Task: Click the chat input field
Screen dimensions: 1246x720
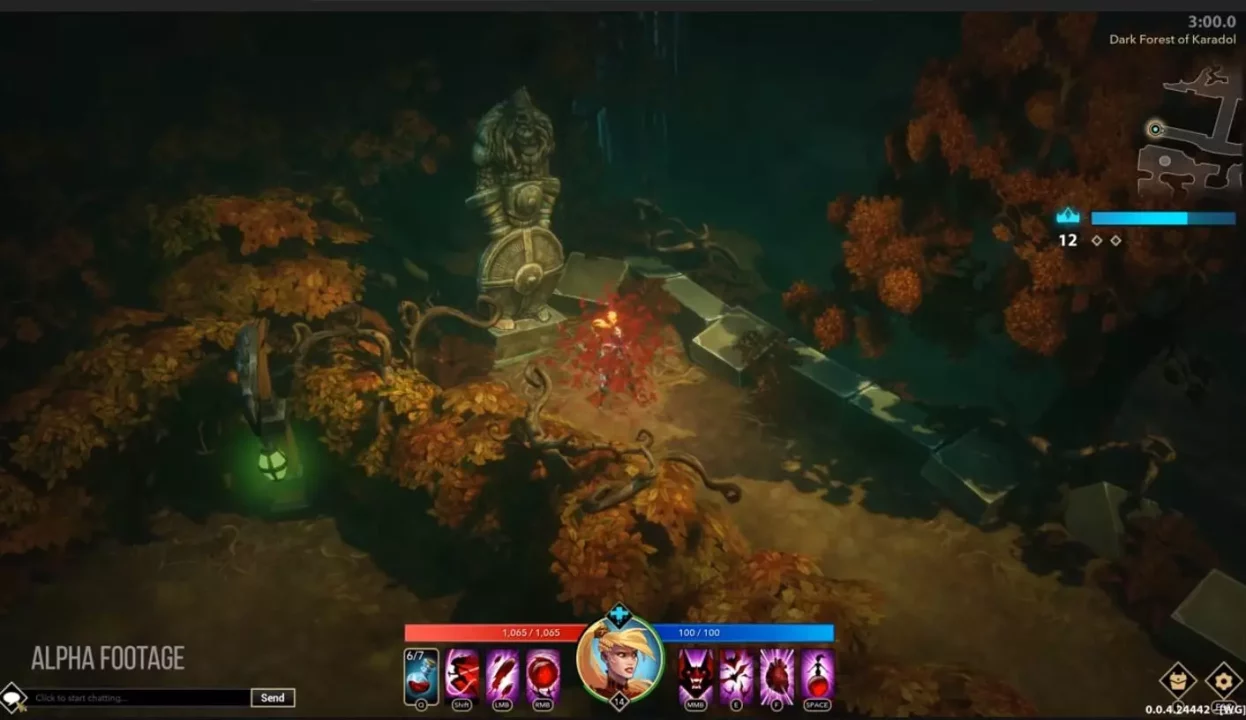Action: click(x=138, y=698)
